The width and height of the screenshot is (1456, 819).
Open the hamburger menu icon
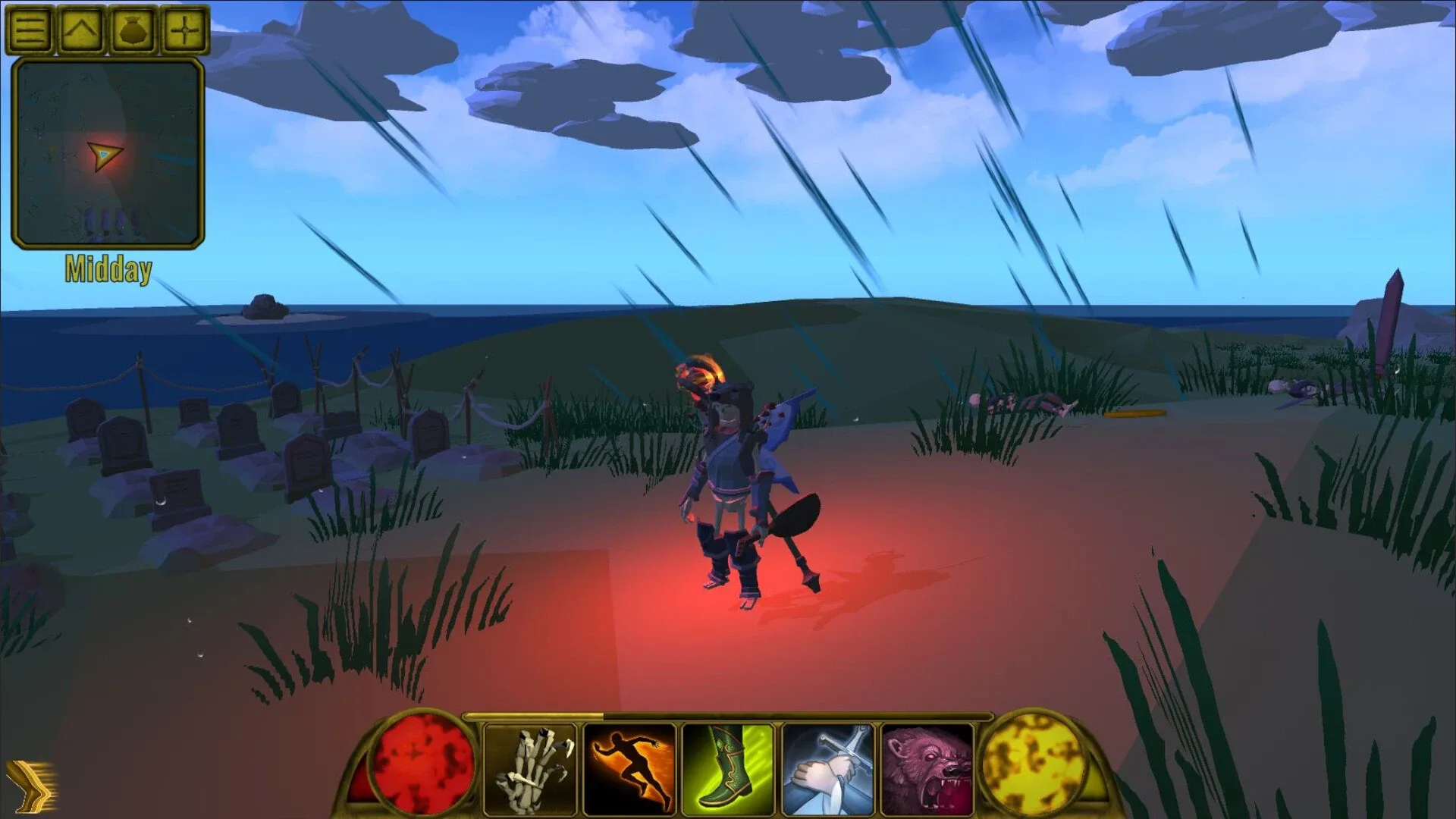click(29, 29)
